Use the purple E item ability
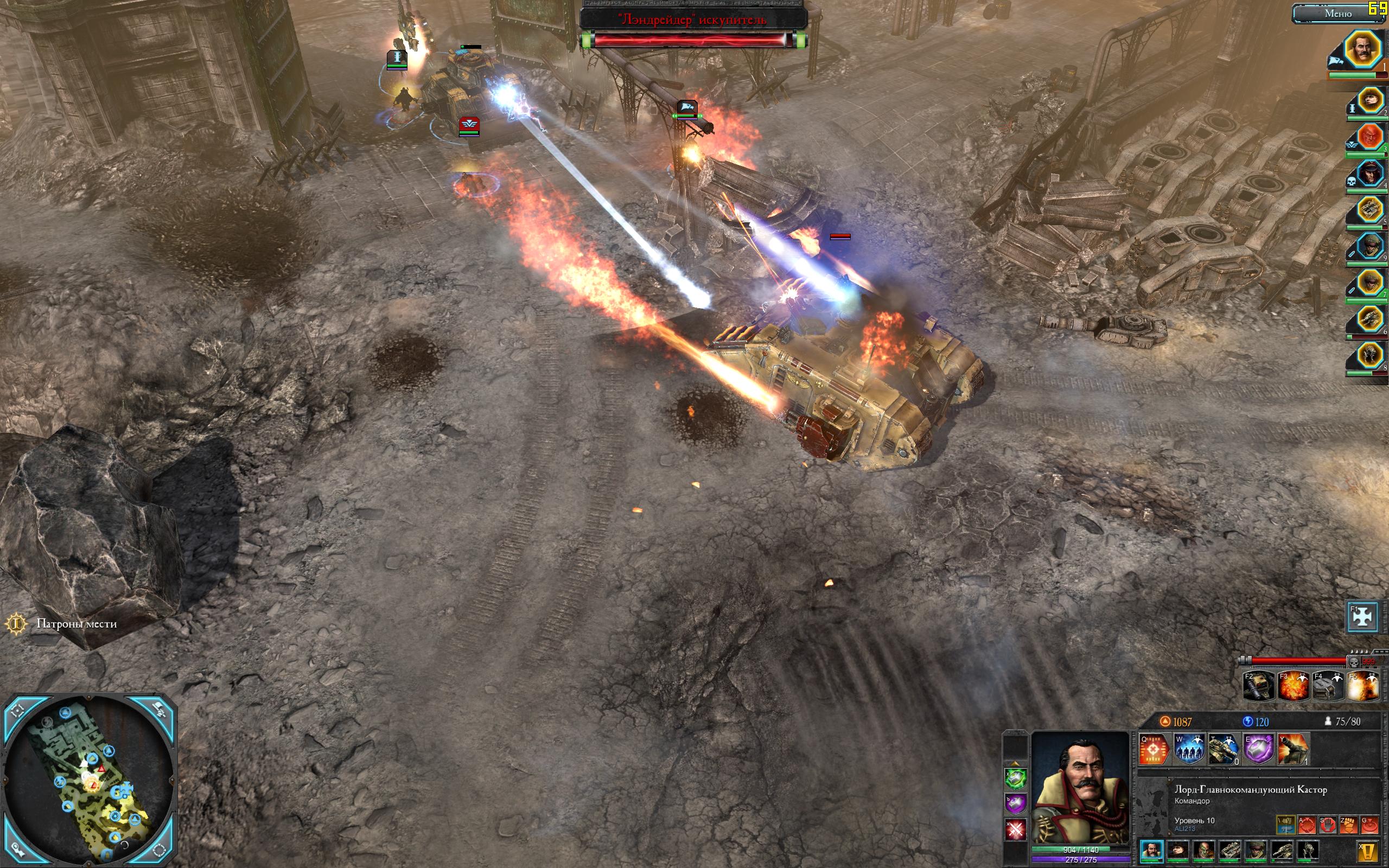 tap(1258, 749)
